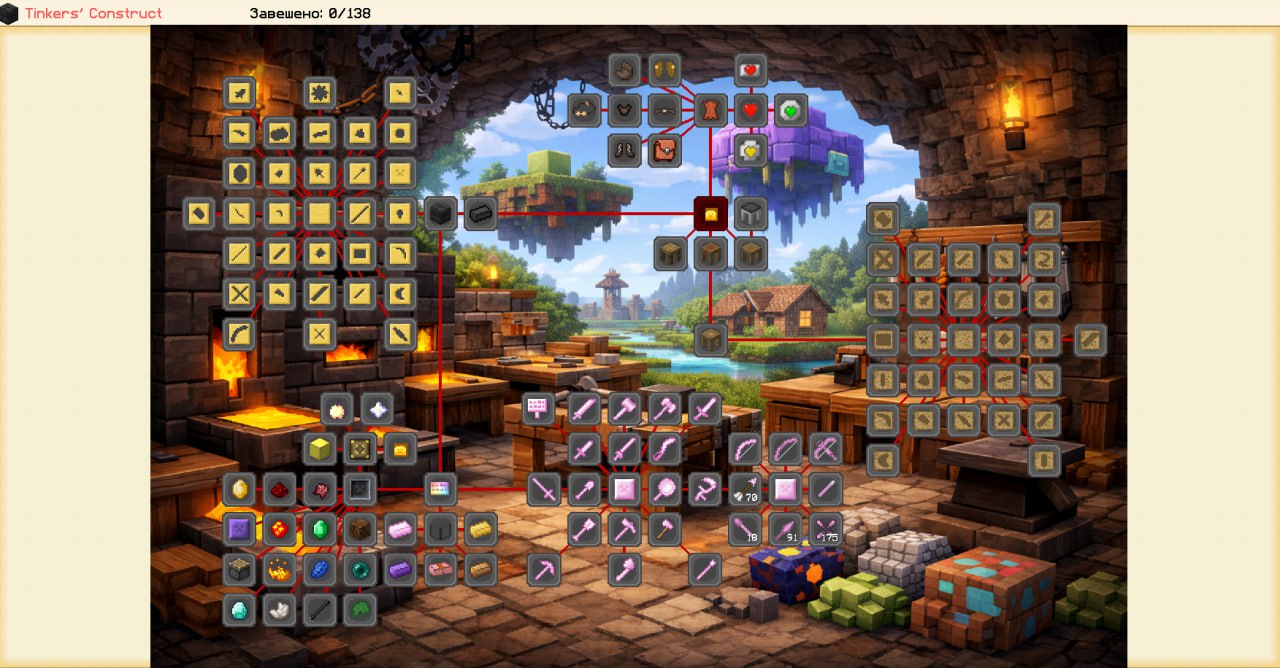The height and width of the screenshot is (668, 1280).
Task: Select the emerald gem quest node
Action: 320,529
